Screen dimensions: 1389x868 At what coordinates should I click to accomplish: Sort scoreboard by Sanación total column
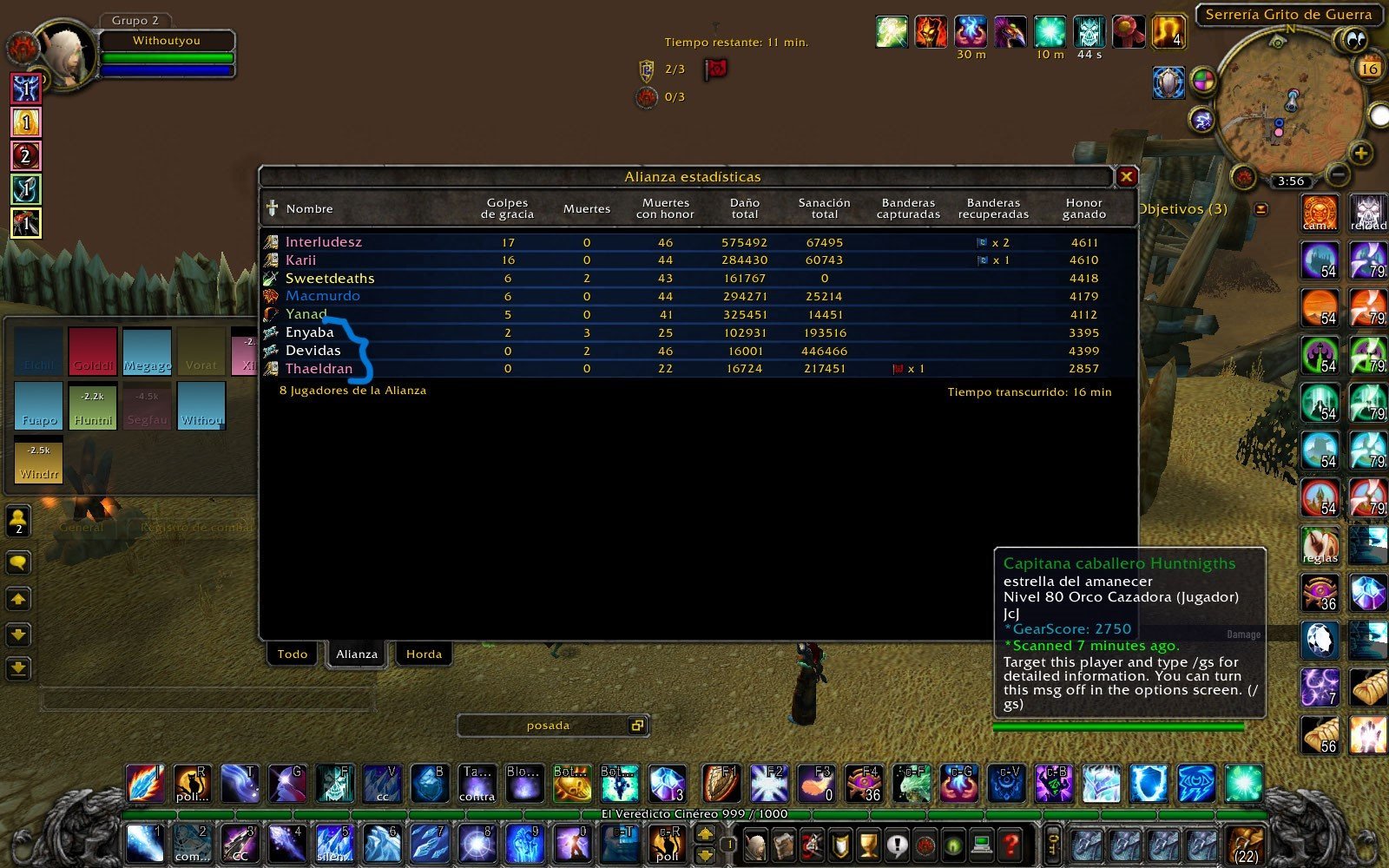pos(824,208)
